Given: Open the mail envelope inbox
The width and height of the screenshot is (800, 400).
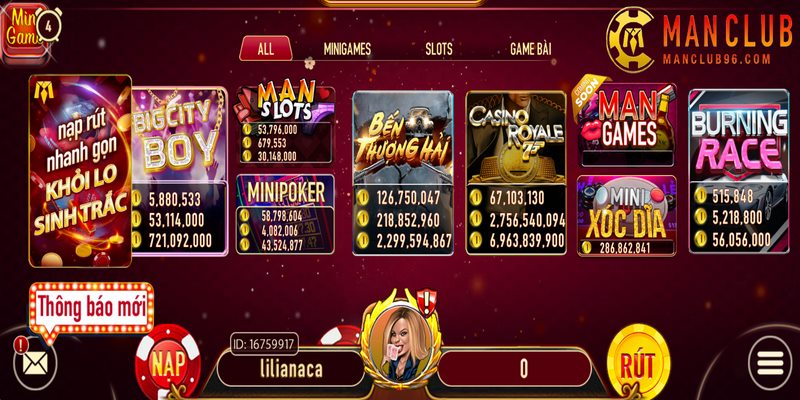Looking at the screenshot, I should tap(36, 364).
